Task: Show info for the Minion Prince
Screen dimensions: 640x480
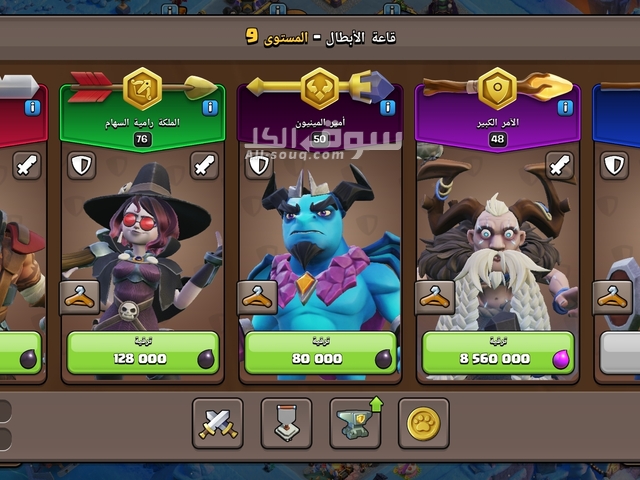Action: point(388,107)
